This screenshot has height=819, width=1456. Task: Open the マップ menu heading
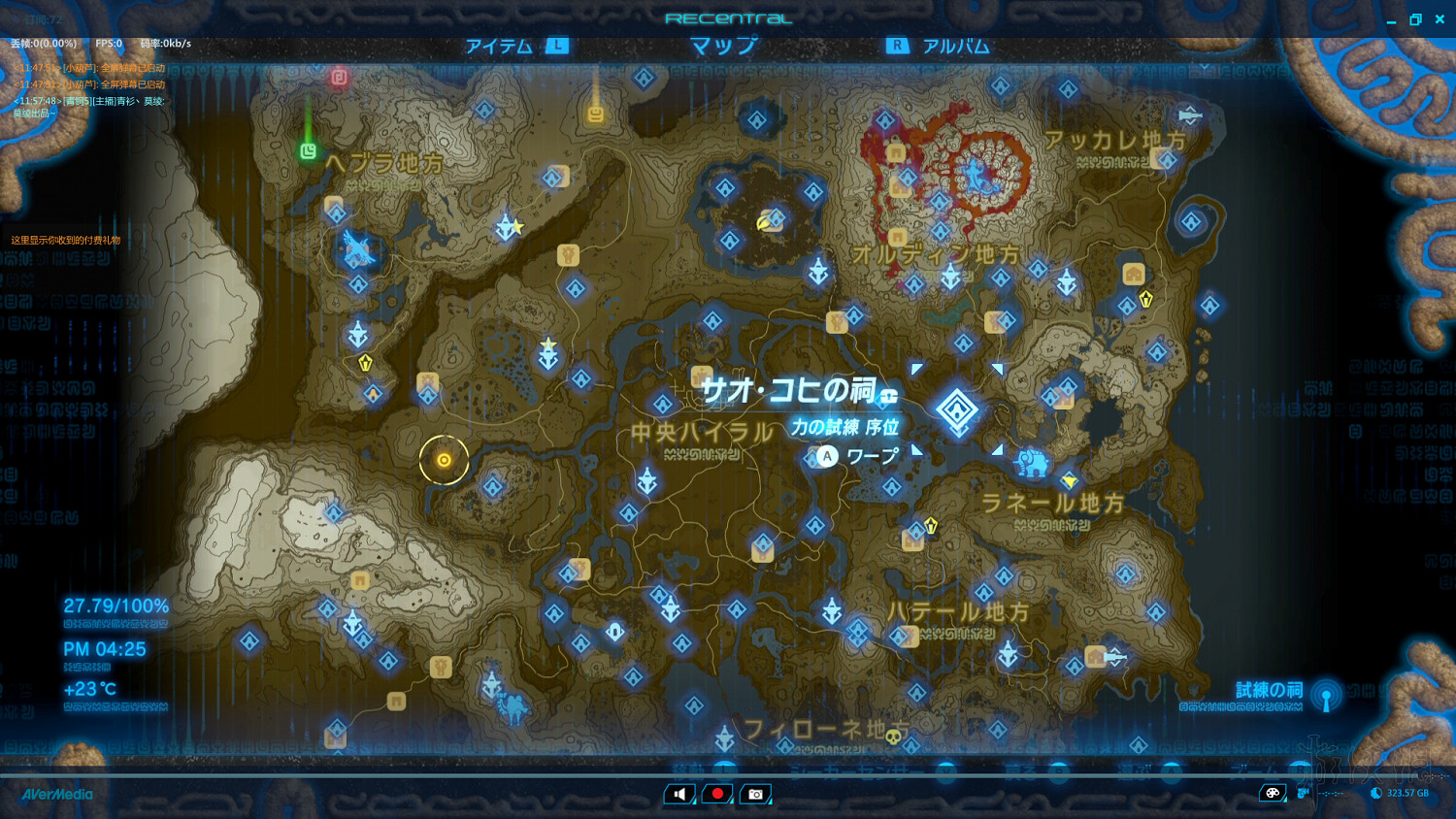[x=723, y=45]
